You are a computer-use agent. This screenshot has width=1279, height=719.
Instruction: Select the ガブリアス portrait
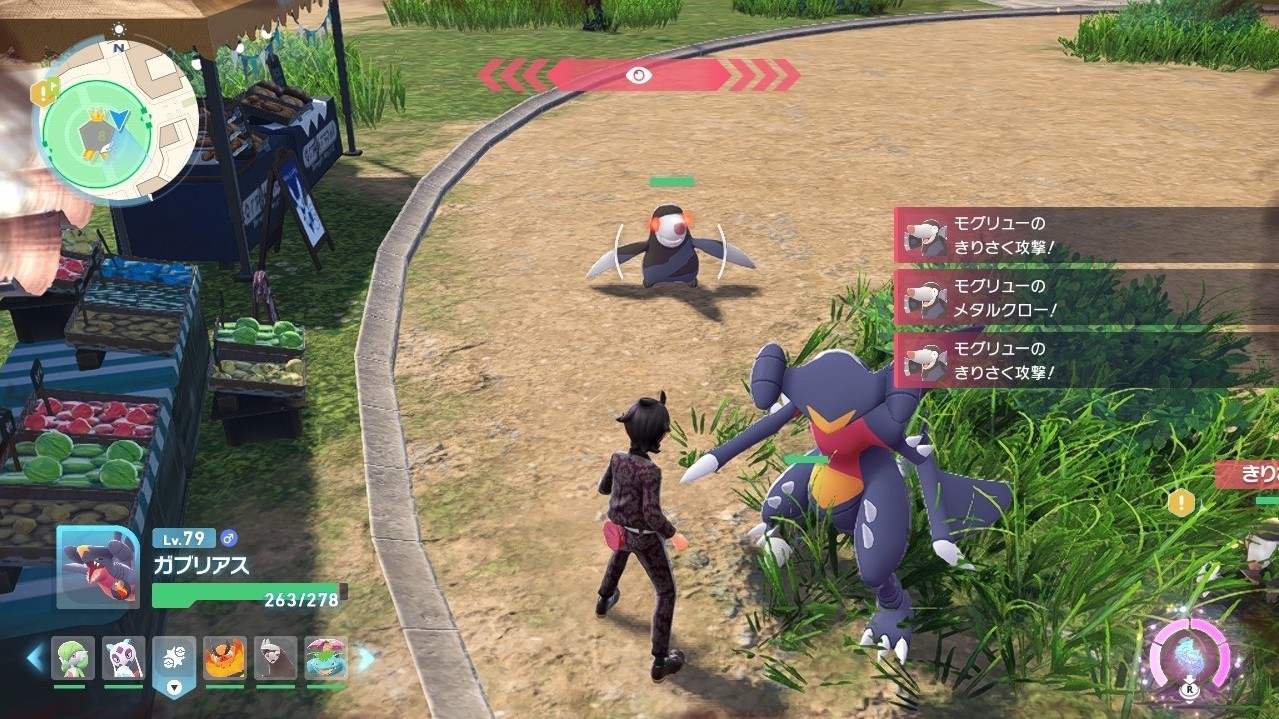pos(97,566)
